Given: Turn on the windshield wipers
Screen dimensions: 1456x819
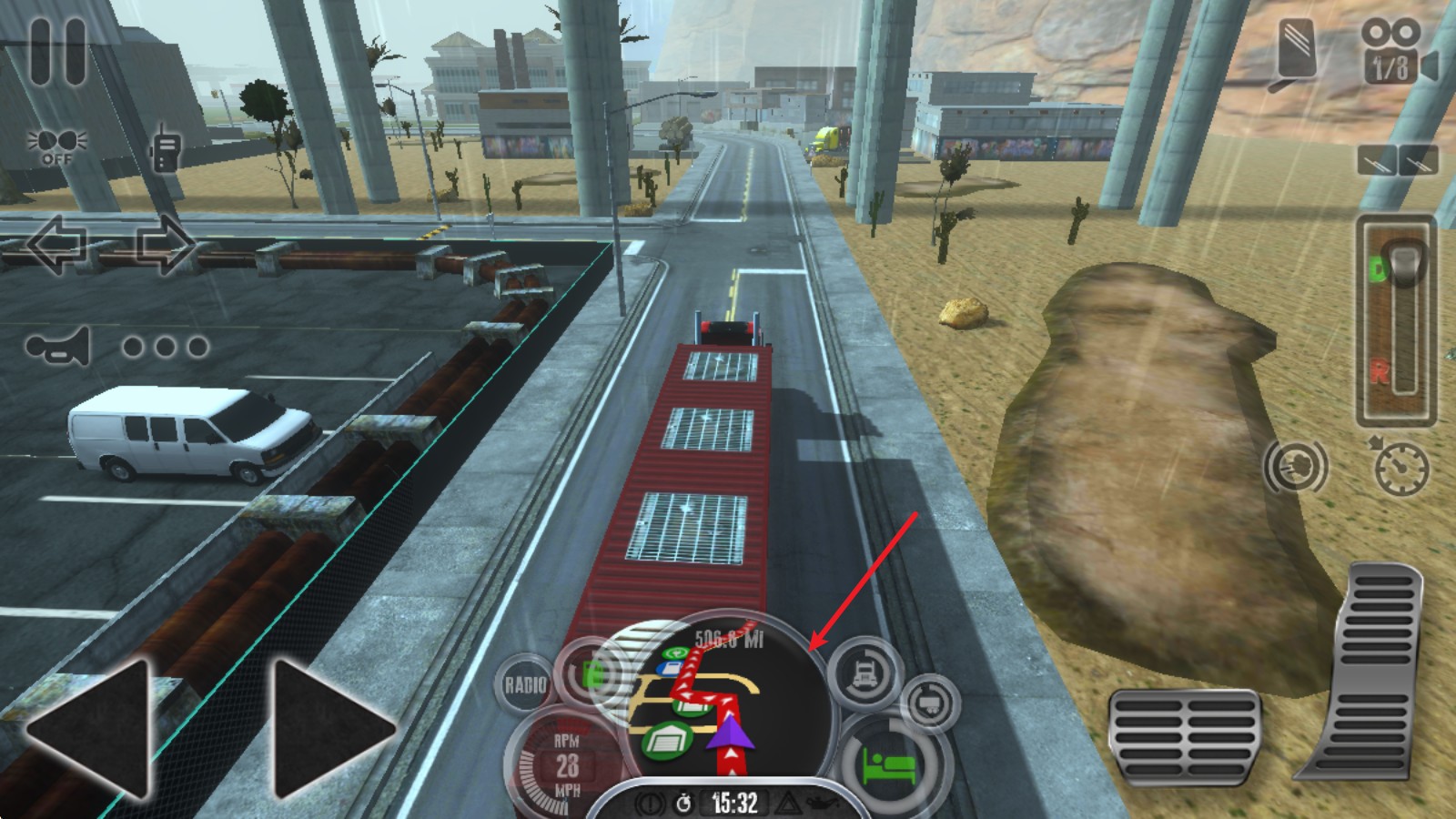Looking at the screenshot, I should [x=1398, y=161].
